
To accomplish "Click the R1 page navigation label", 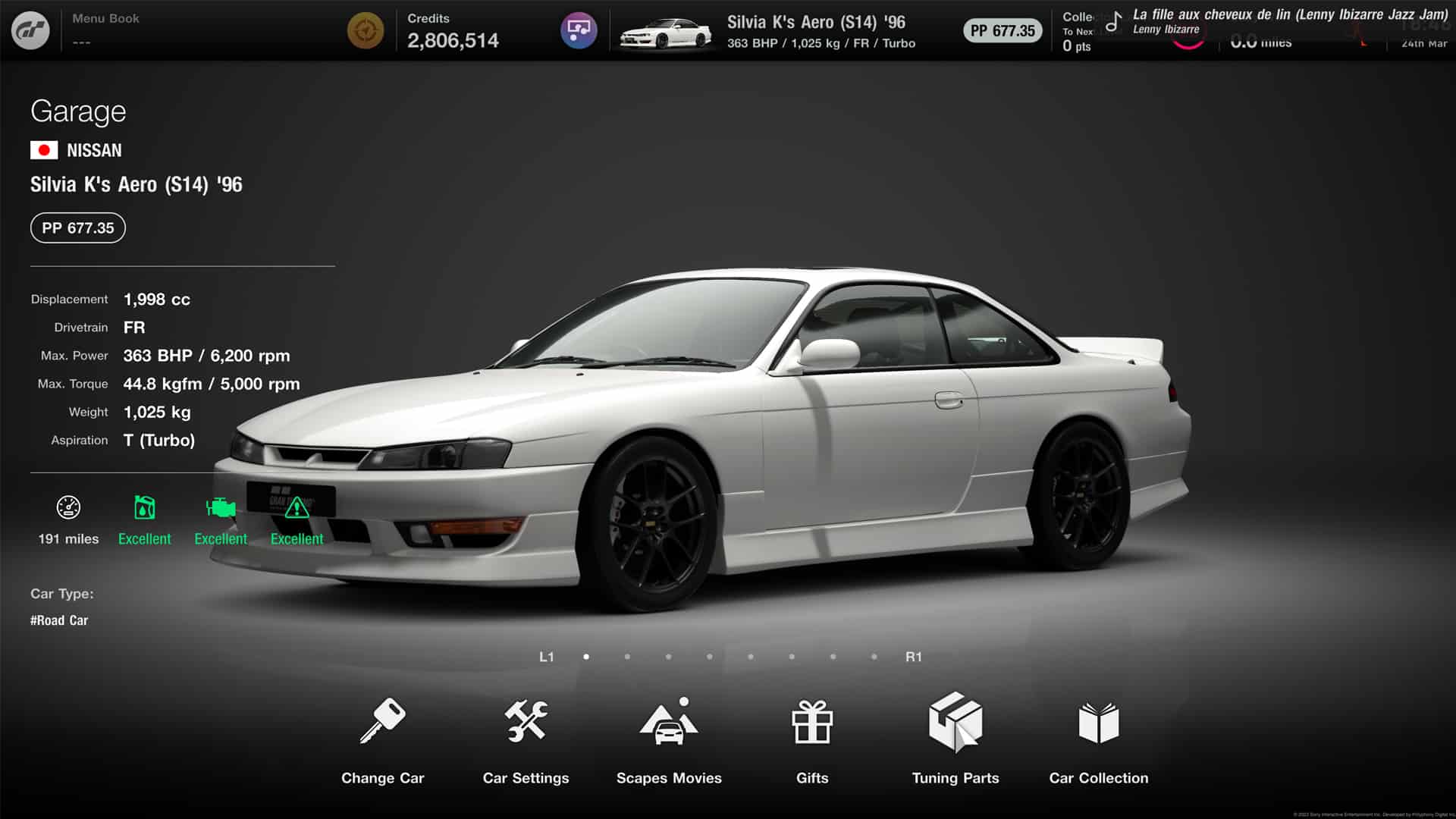I will (914, 657).
